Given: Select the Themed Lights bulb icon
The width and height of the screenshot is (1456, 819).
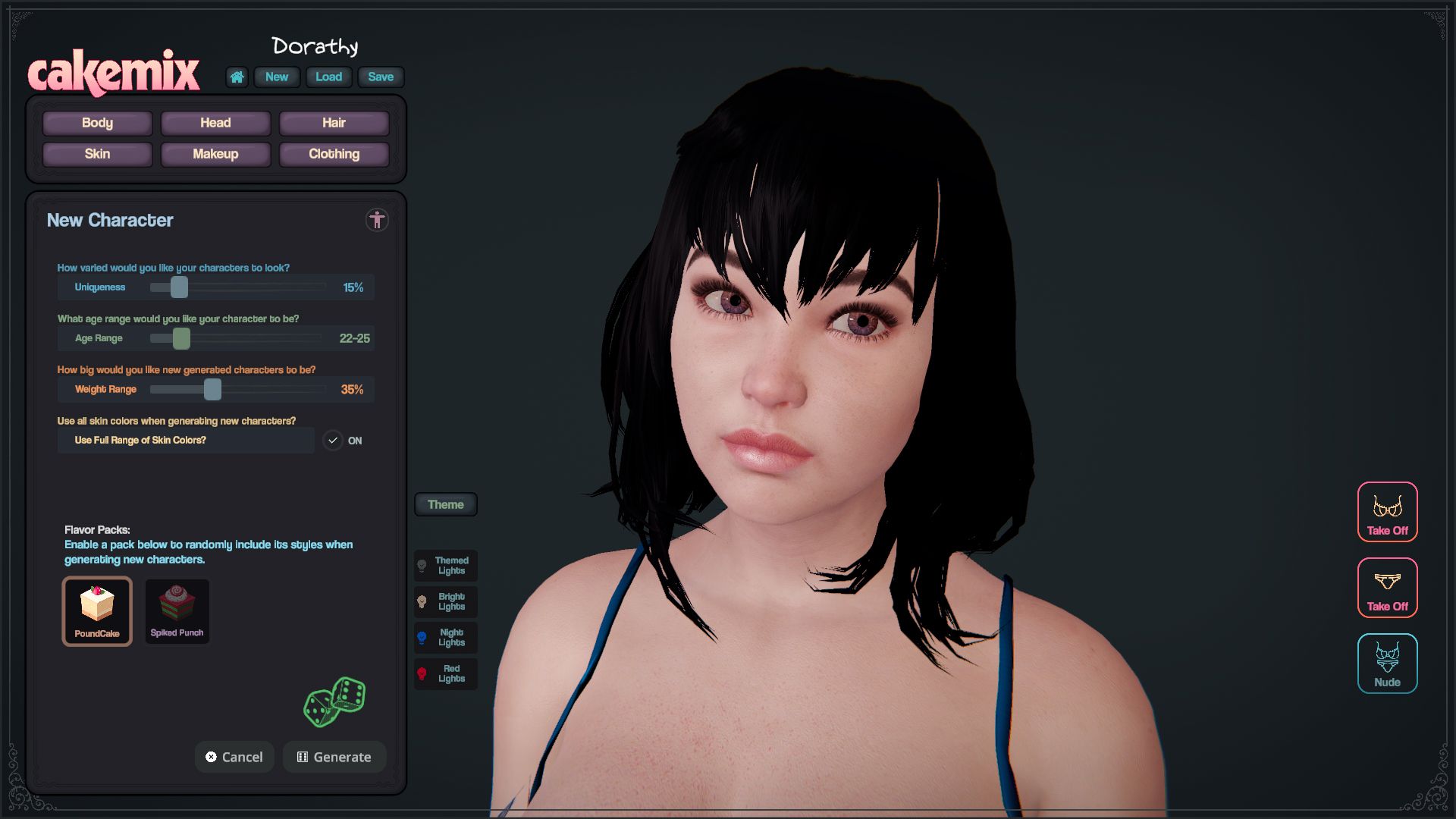Looking at the screenshot, I should 445,565.
